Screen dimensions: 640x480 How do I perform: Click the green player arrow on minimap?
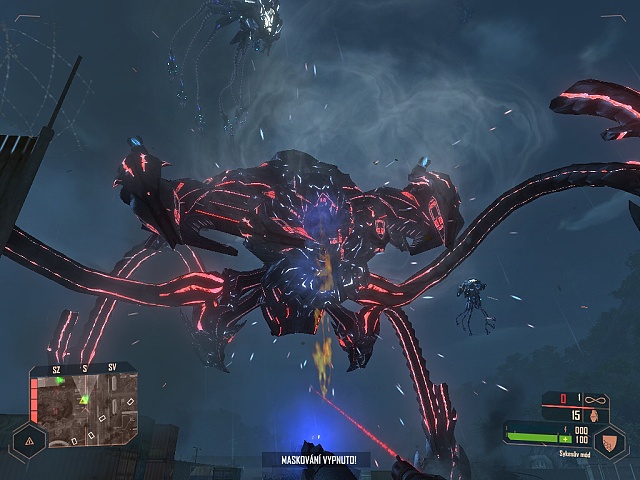[86, 400]
